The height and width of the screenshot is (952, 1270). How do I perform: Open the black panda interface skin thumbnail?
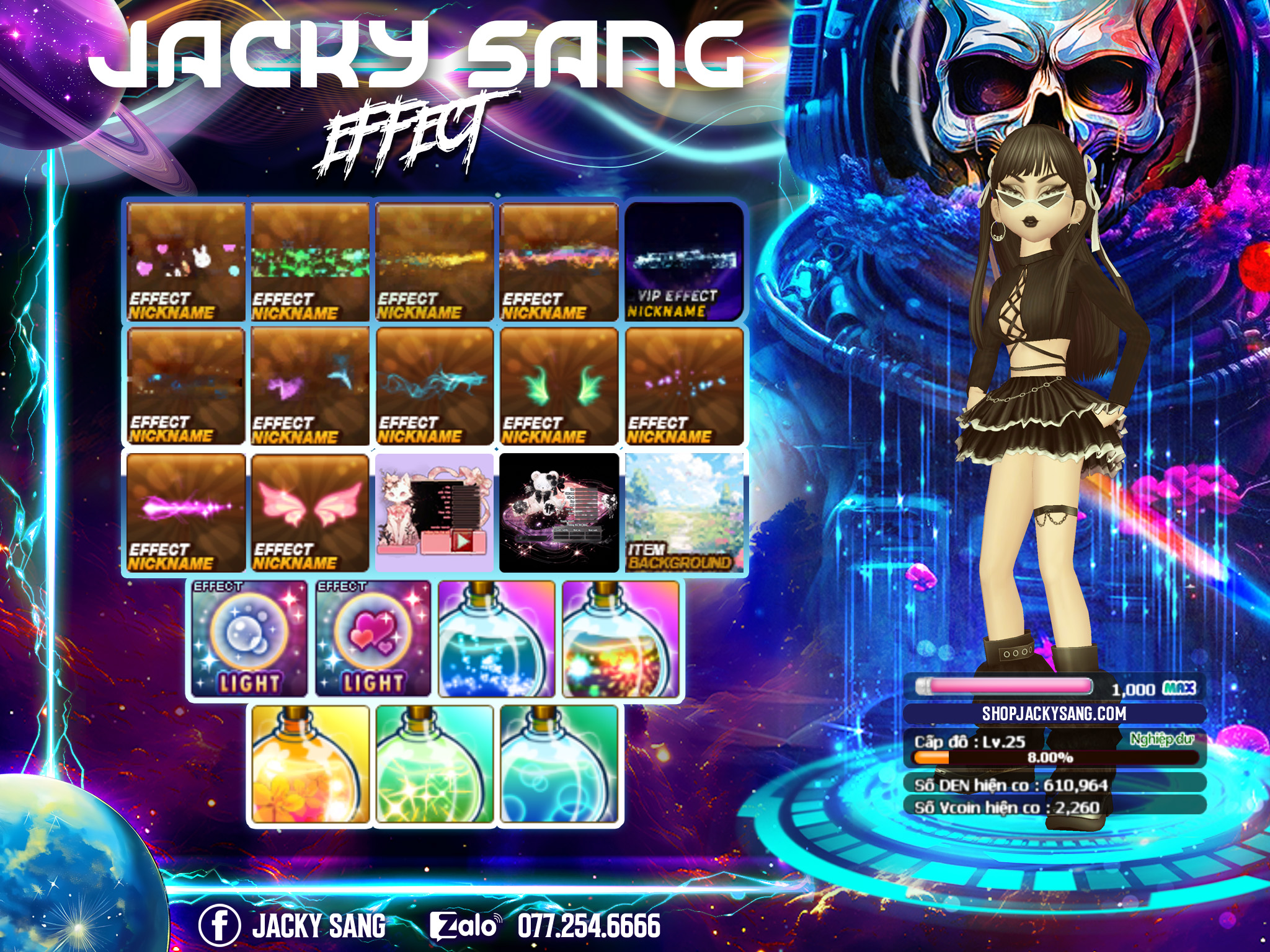coord(559,513)
